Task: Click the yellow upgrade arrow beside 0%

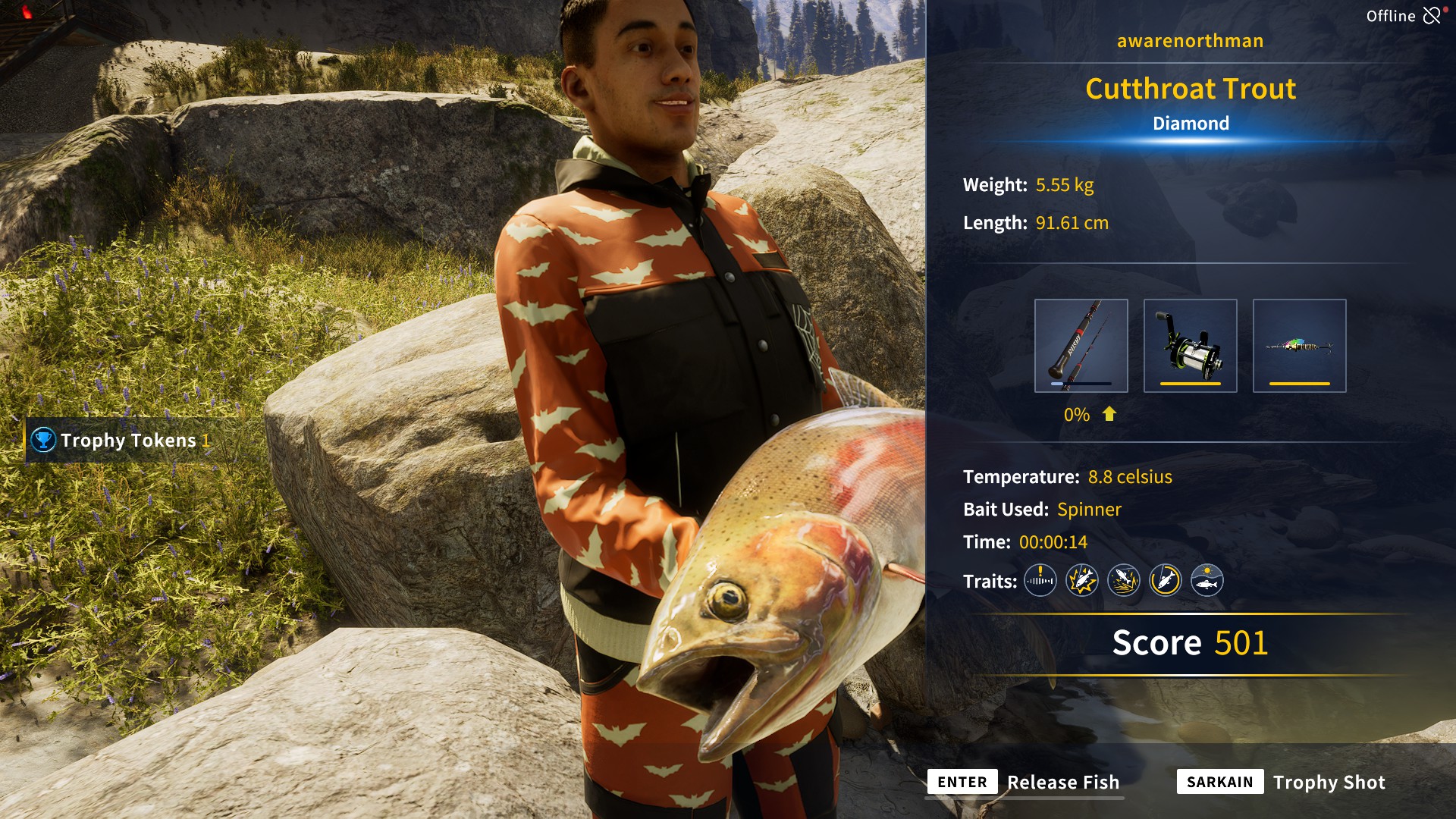Action: tap(1109, 415)
